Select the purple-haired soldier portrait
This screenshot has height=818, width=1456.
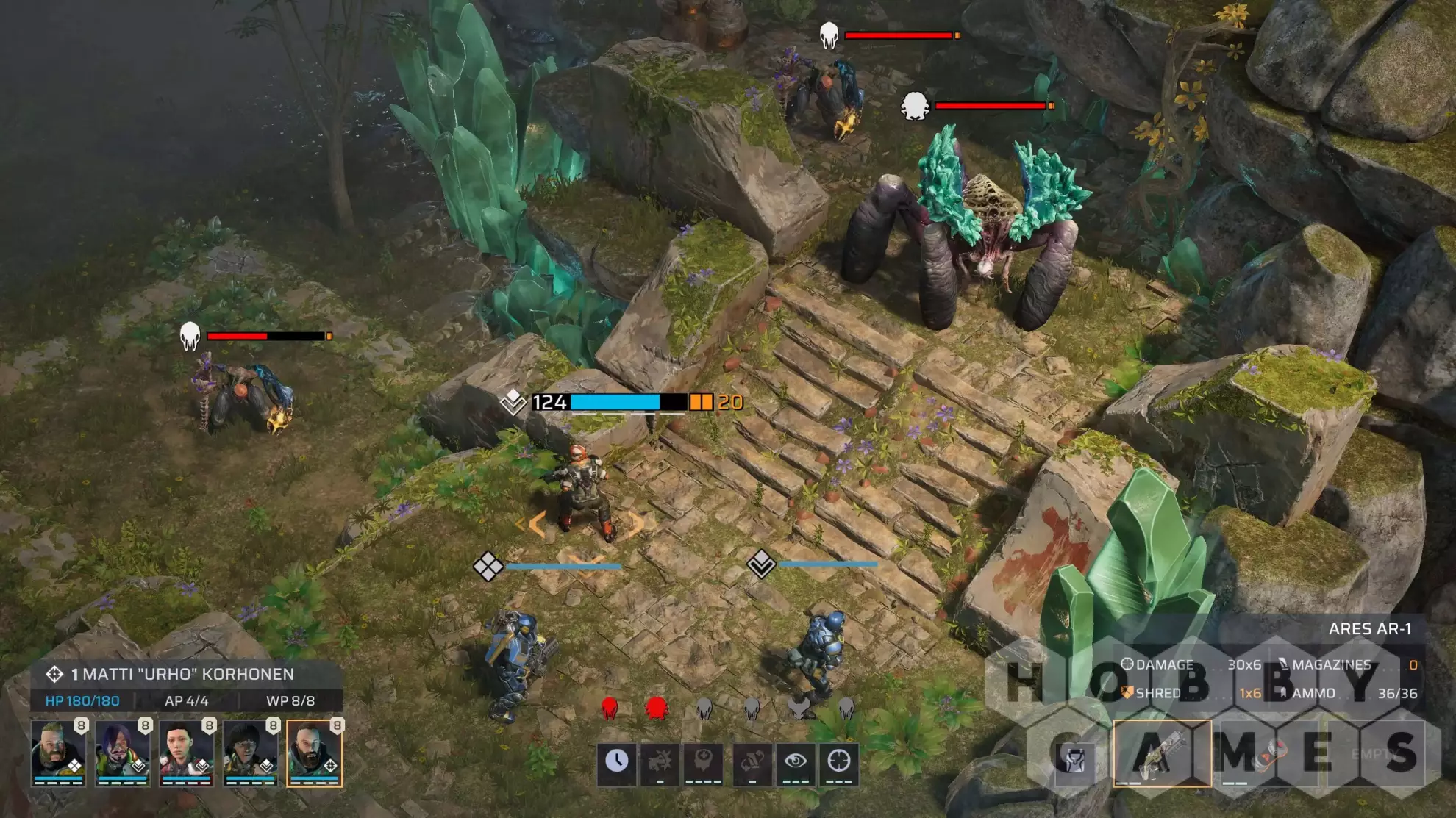coord(122,753)
